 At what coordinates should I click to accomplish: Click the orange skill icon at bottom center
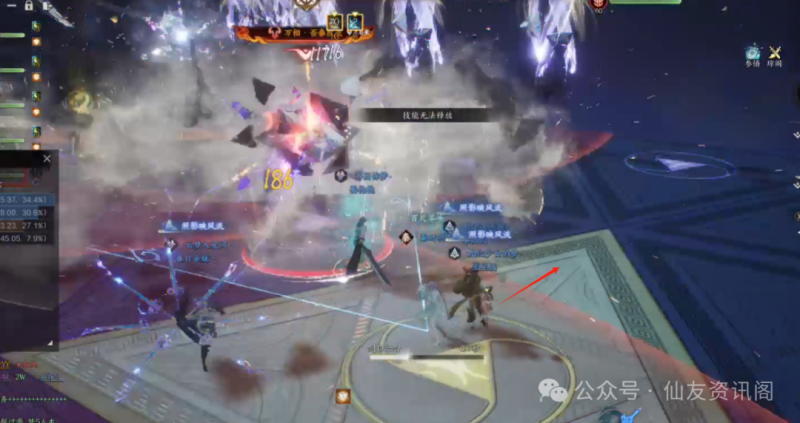coord(343,397)
